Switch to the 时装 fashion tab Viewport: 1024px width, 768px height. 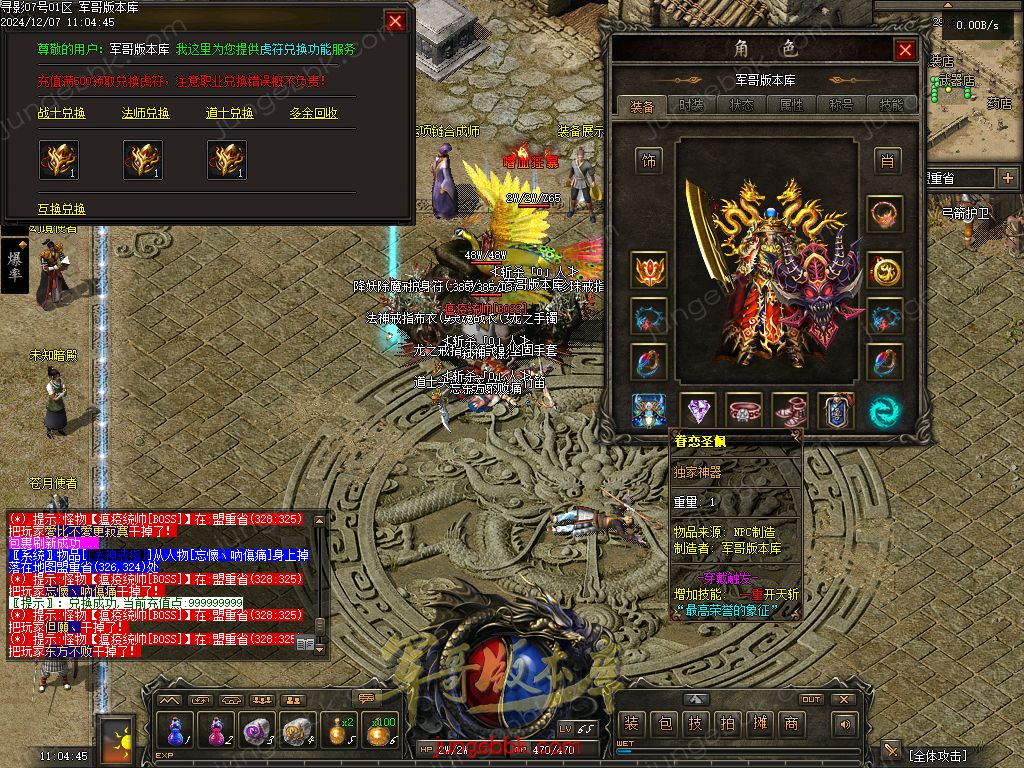coord(691,105)
